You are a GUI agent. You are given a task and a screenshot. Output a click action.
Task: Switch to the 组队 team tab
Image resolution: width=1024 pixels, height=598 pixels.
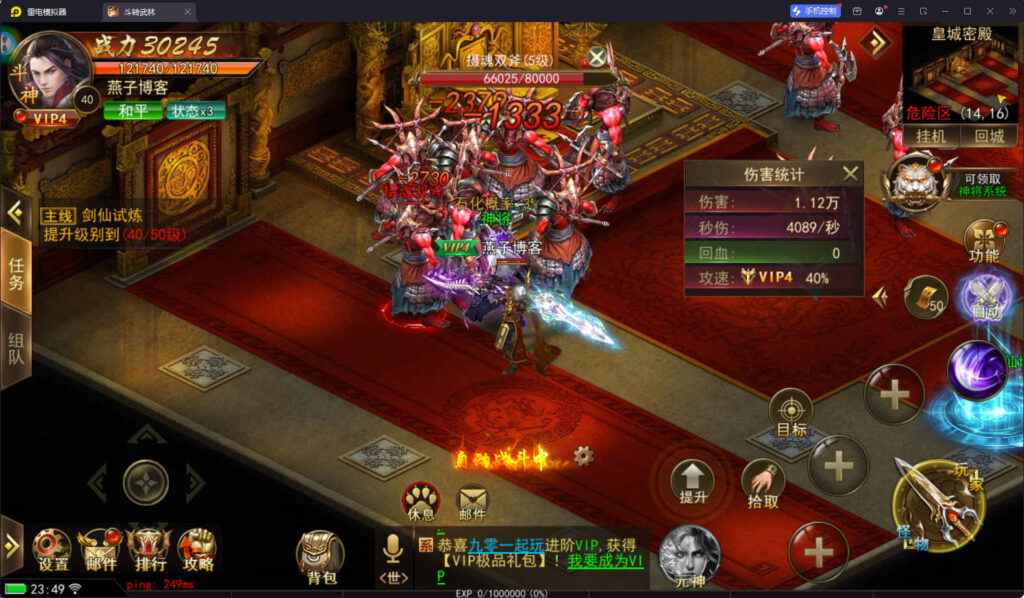coord(15,345)
